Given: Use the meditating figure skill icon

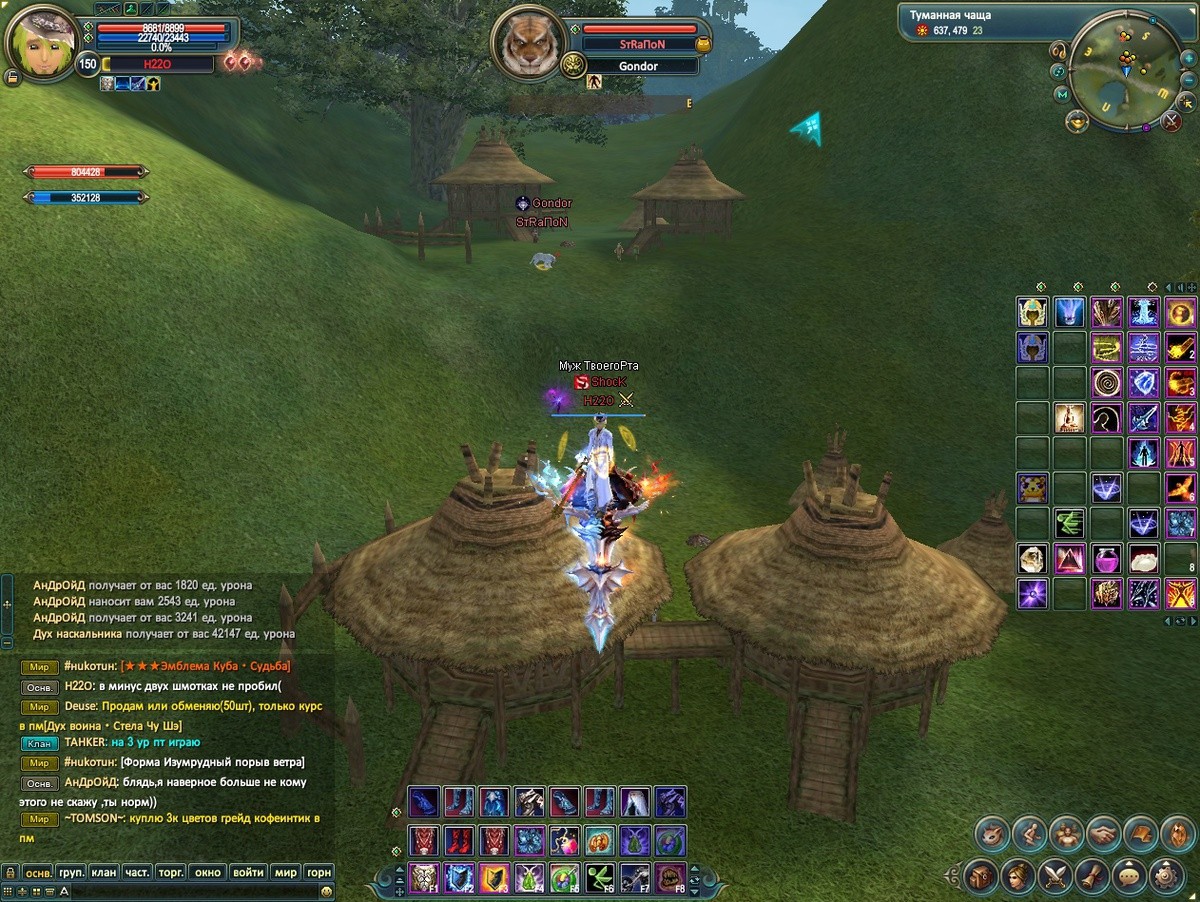Looking at the screenshot, I should 1070,417.
